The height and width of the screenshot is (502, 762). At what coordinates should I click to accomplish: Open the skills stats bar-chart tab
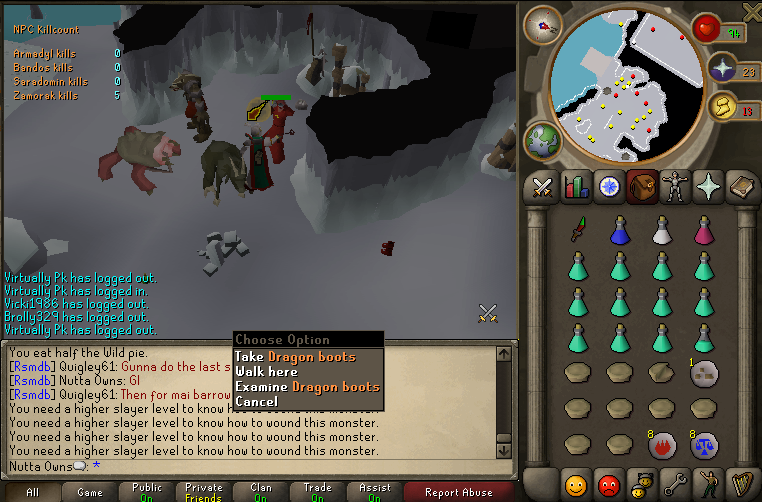click(575, 186)
